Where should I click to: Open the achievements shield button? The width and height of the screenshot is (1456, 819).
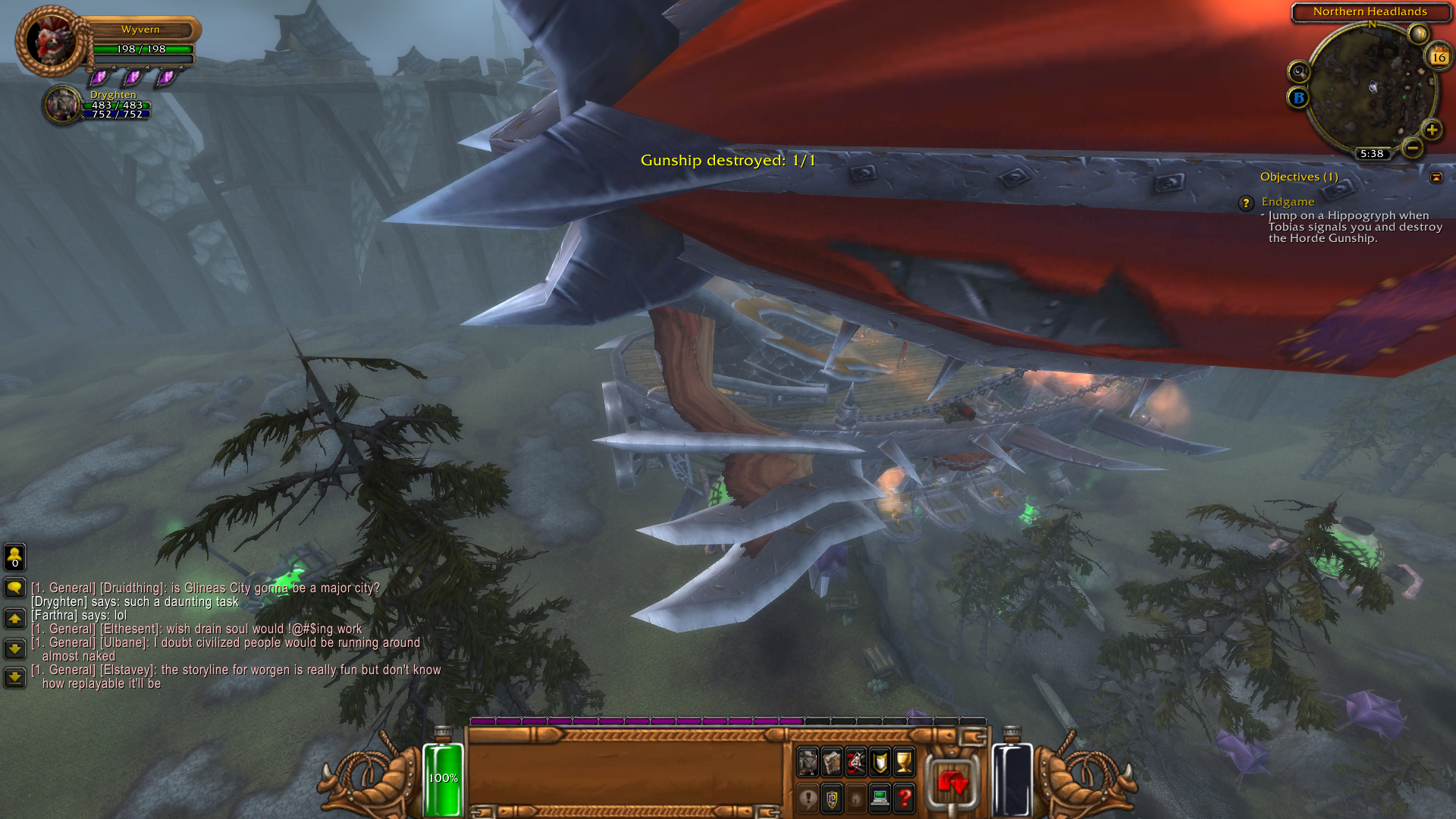point(880,762)
